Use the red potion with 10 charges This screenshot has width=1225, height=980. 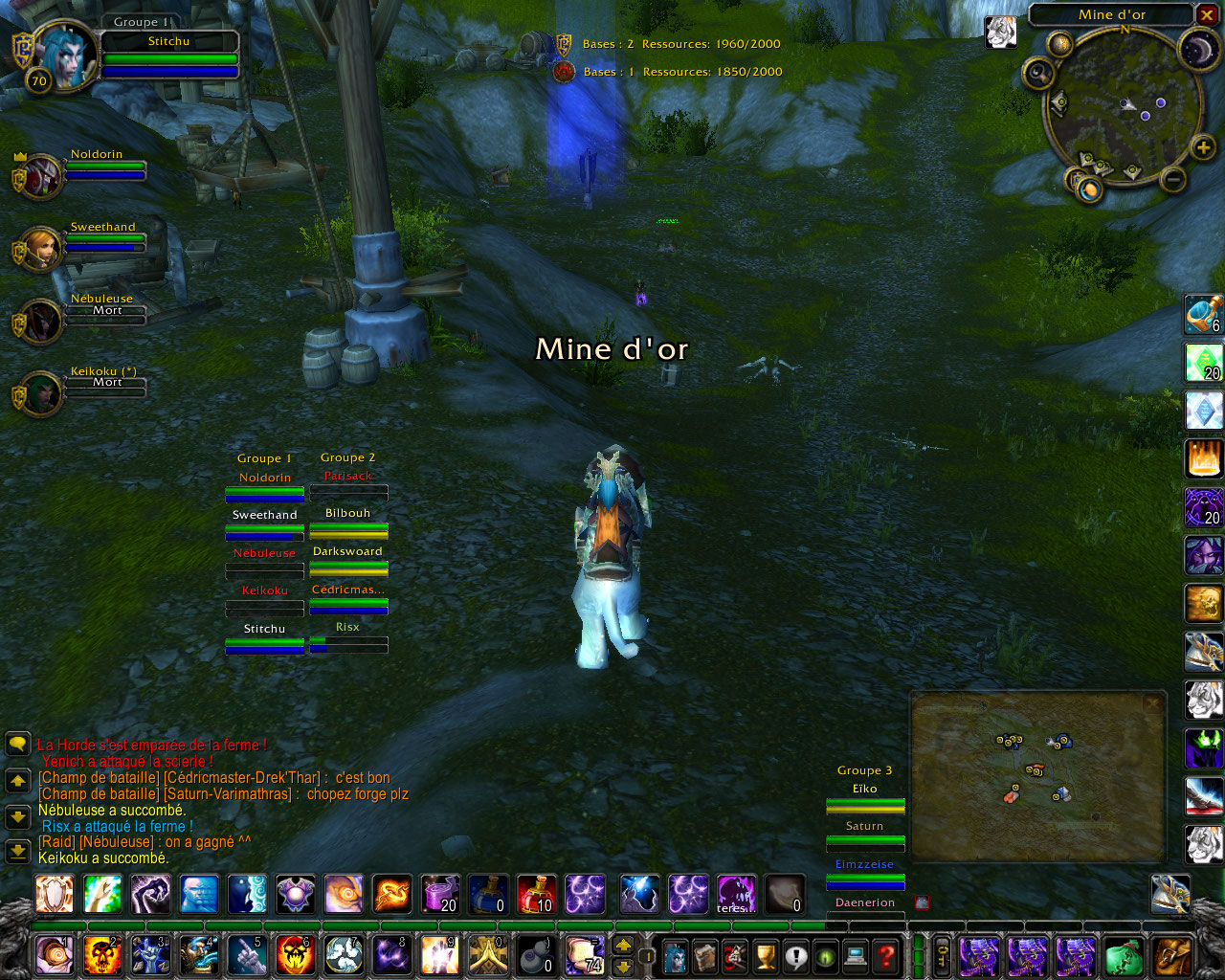(x=536, y=894)
